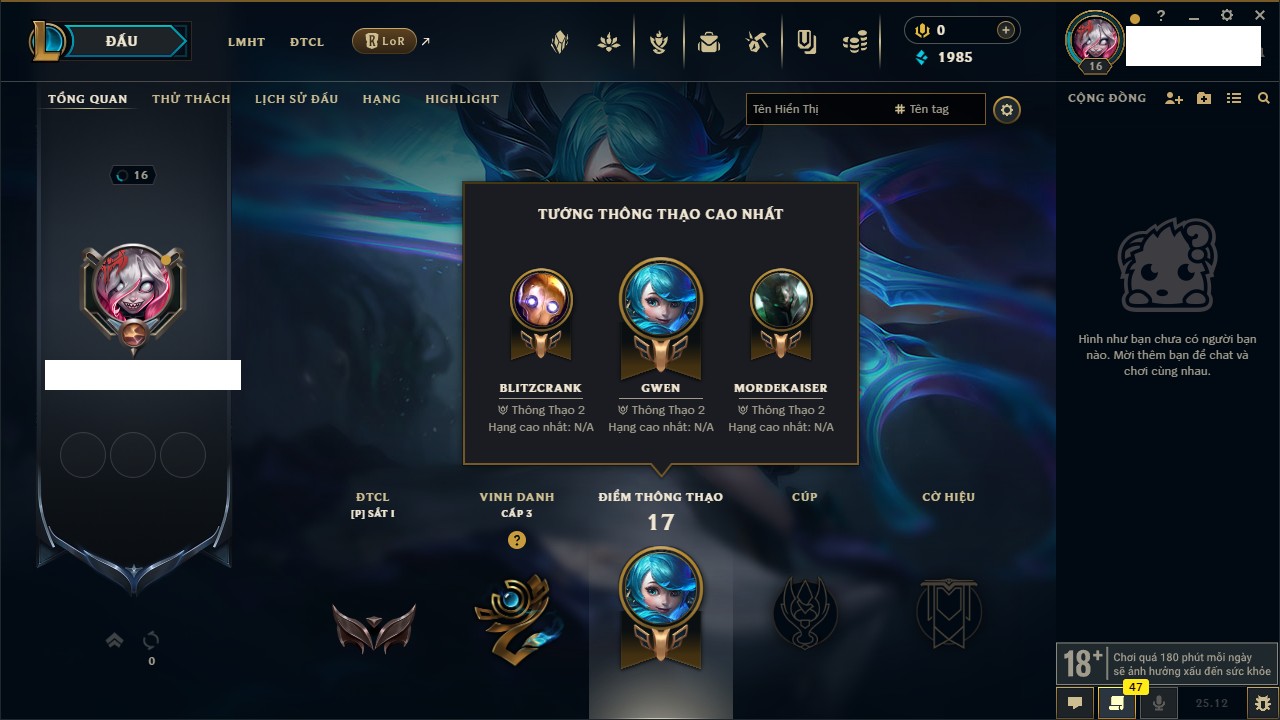This screenshot has height=720, width=1280.
Task: Open the backpack collection icon
Action: coord(709,42)
